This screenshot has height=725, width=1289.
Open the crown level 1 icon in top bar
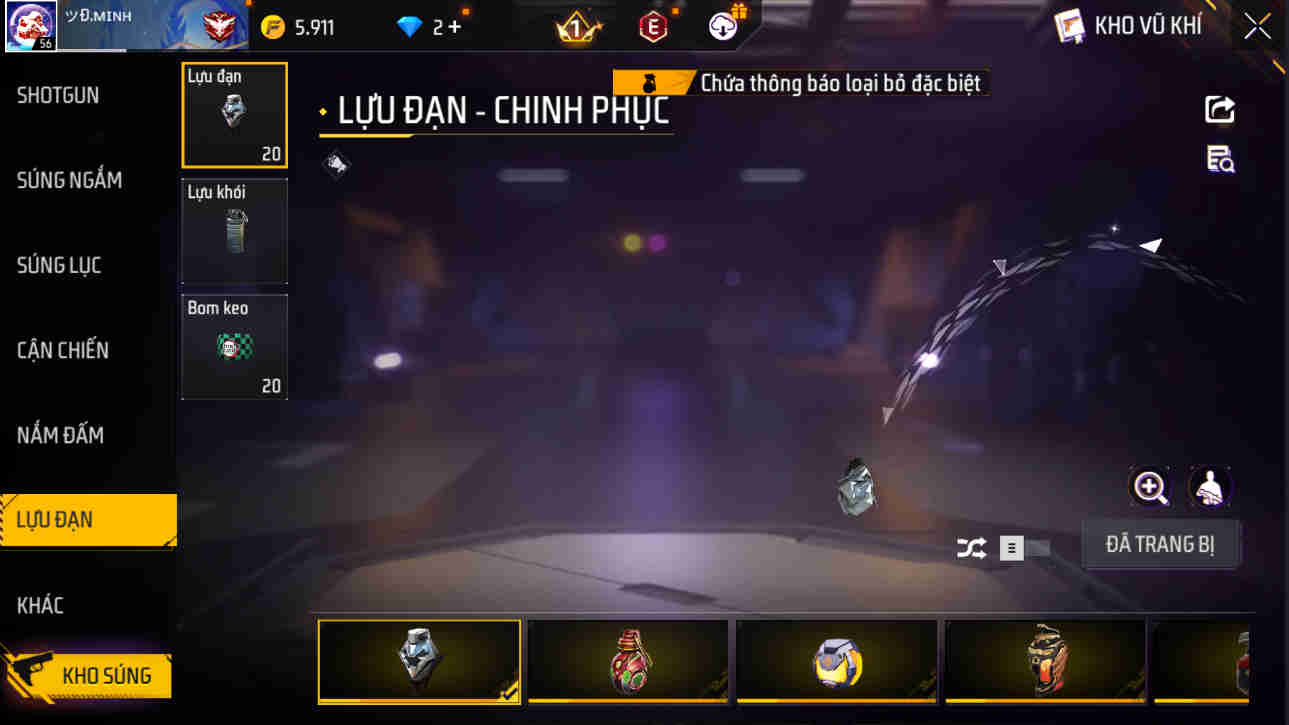click(x=578, y=26)
